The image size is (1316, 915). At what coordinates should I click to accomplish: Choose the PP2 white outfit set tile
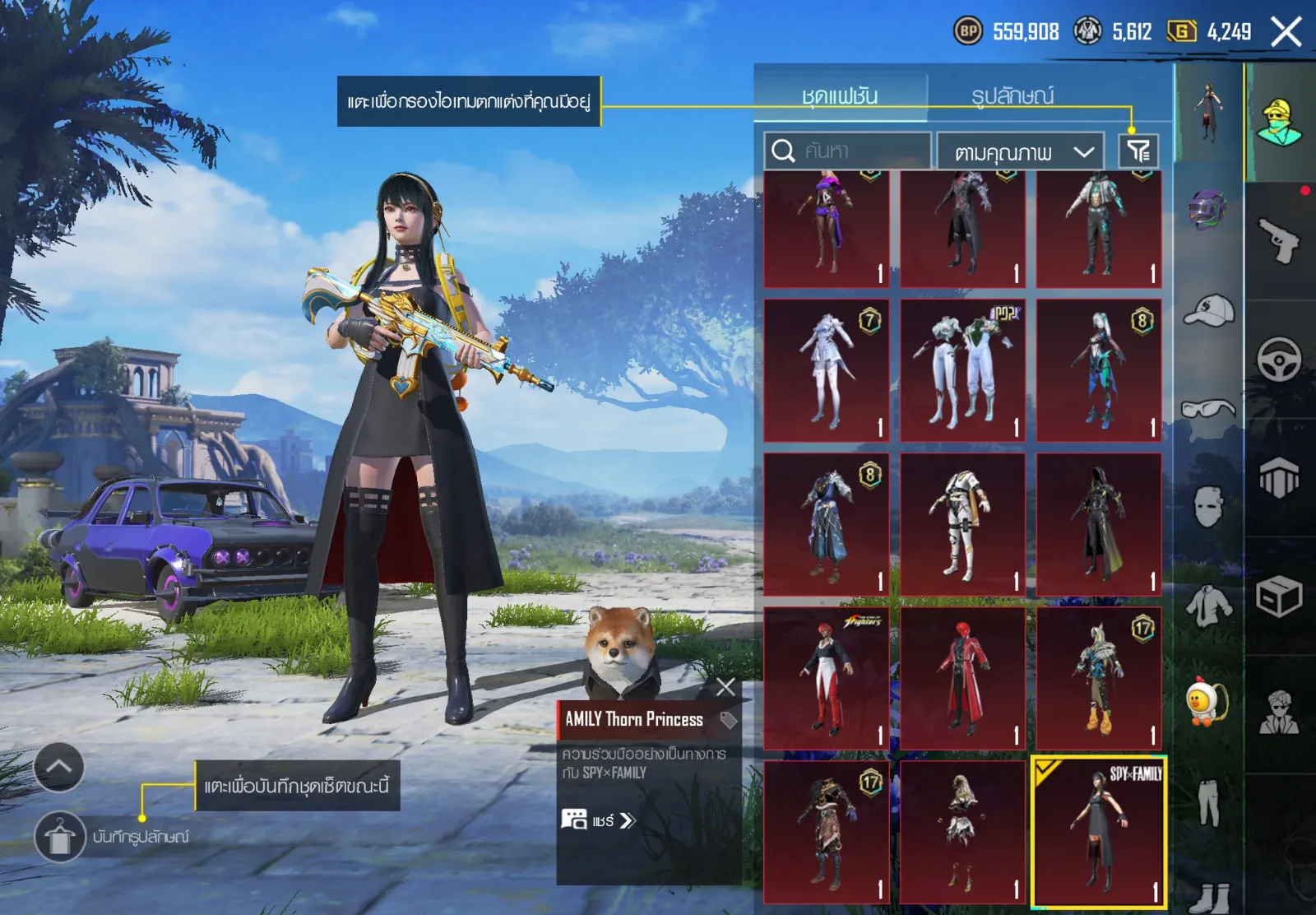pos(962,370)
